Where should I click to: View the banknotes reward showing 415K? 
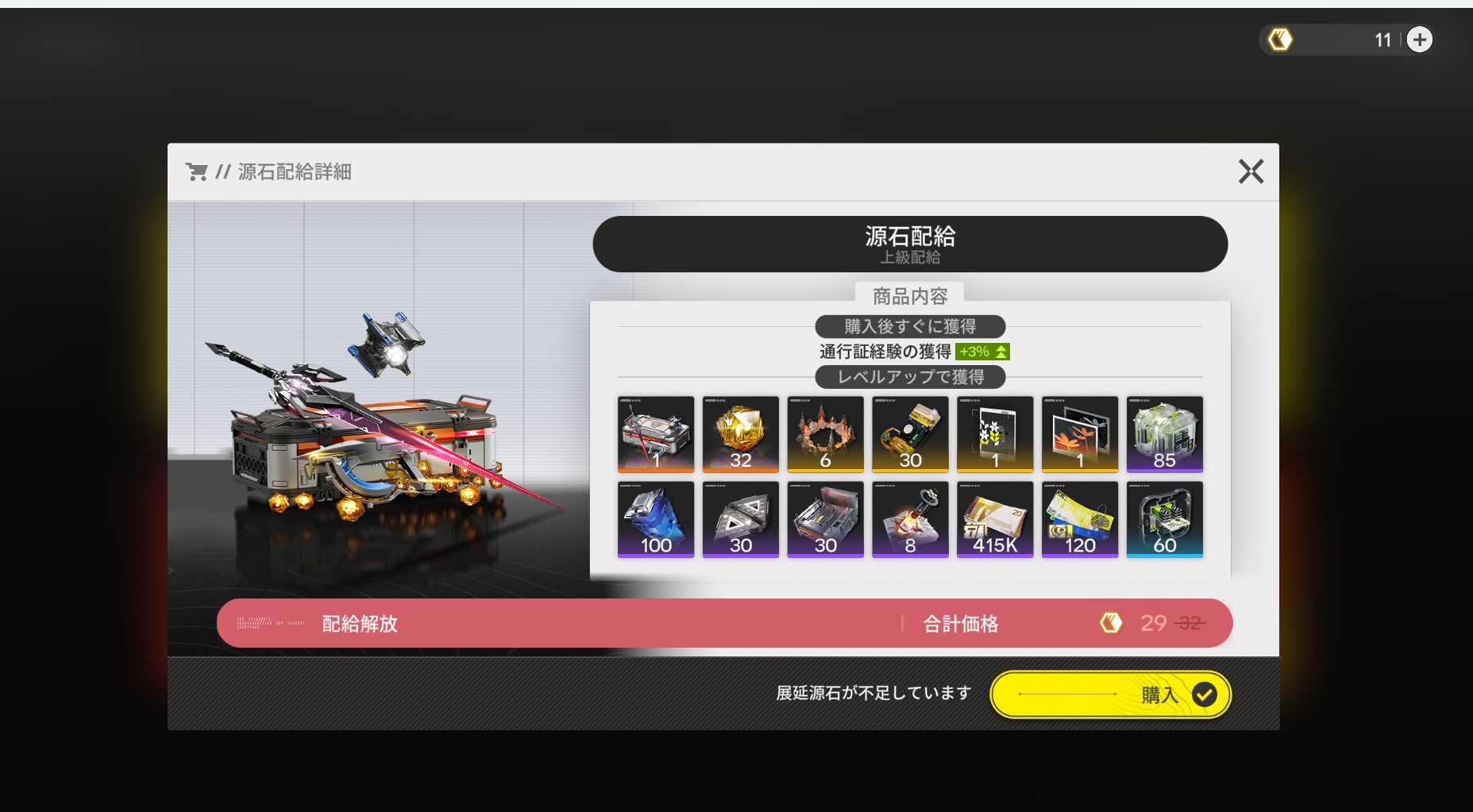coord(995,519)
